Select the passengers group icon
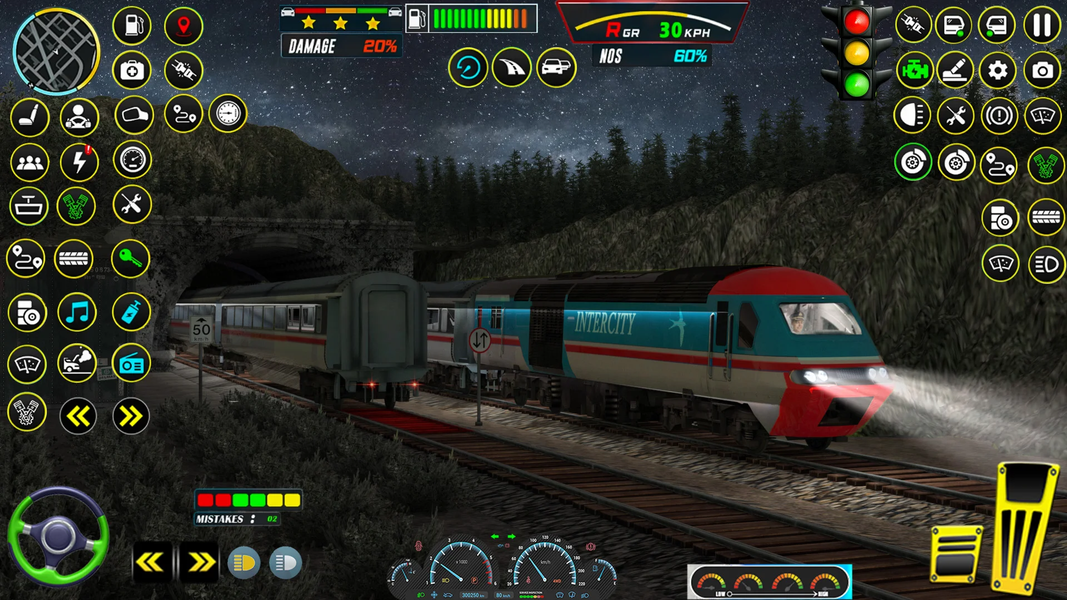 [29, 162]
